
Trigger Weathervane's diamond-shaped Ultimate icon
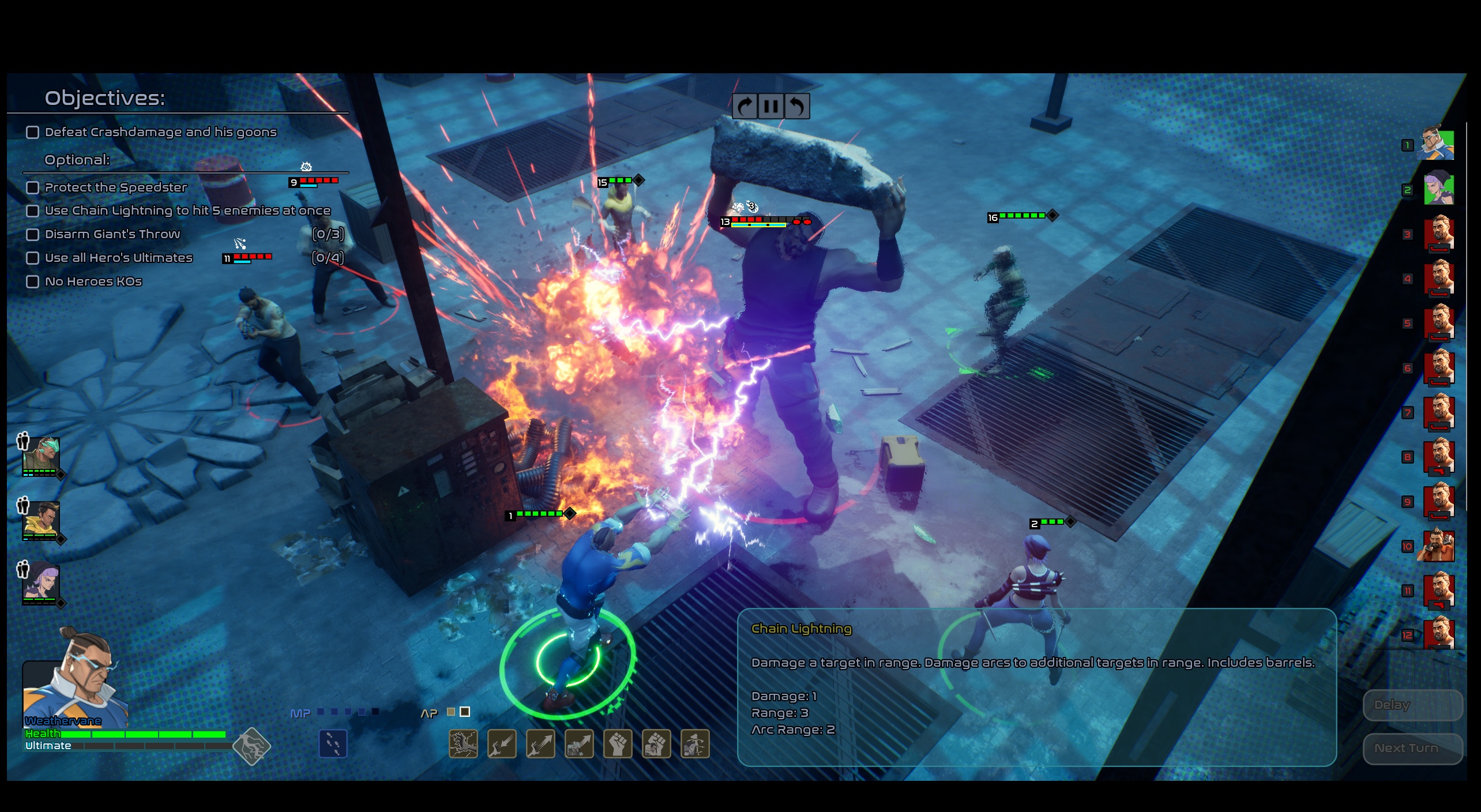point(251,747)
